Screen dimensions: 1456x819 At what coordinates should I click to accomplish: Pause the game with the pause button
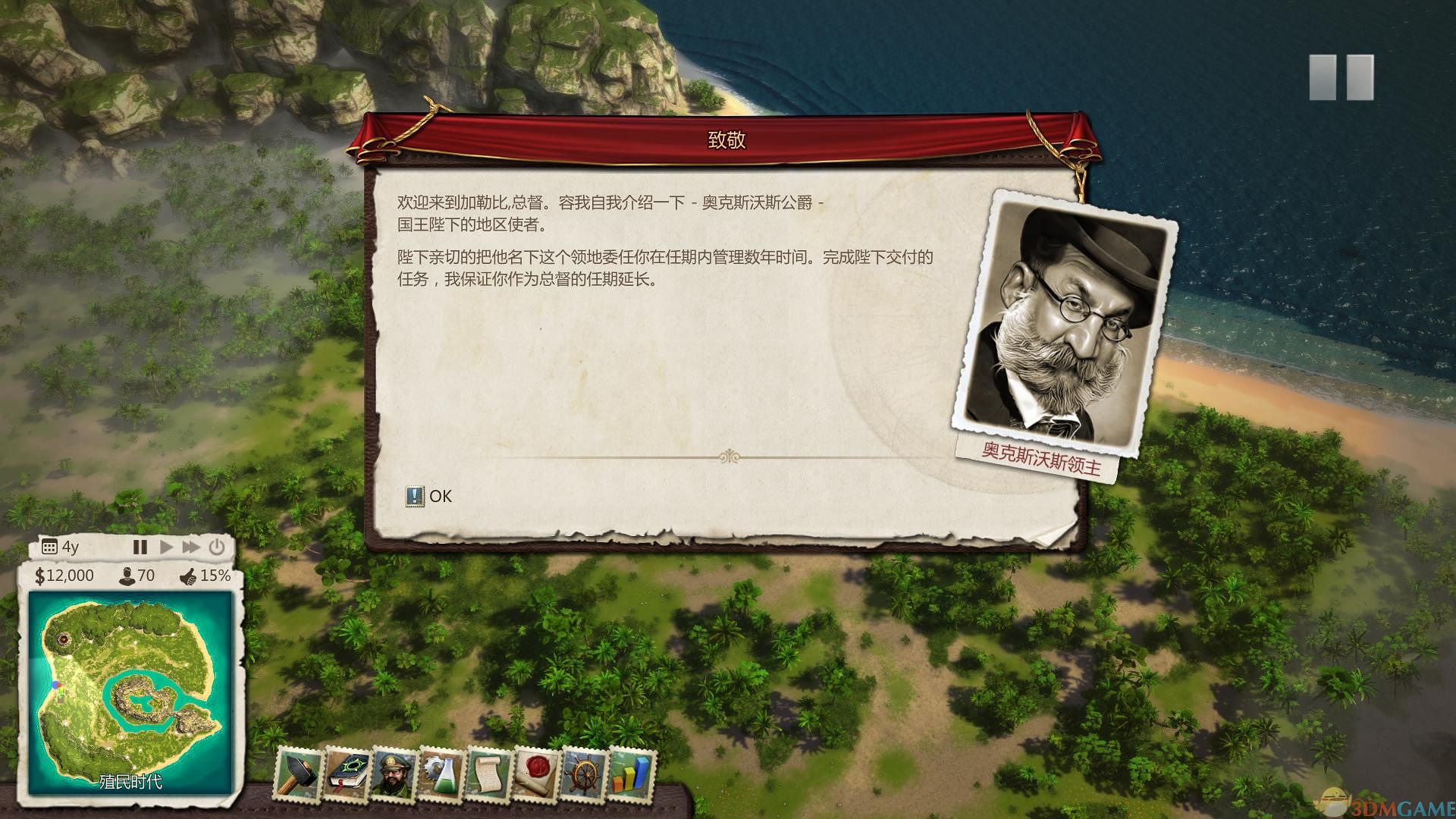point(140,546)
